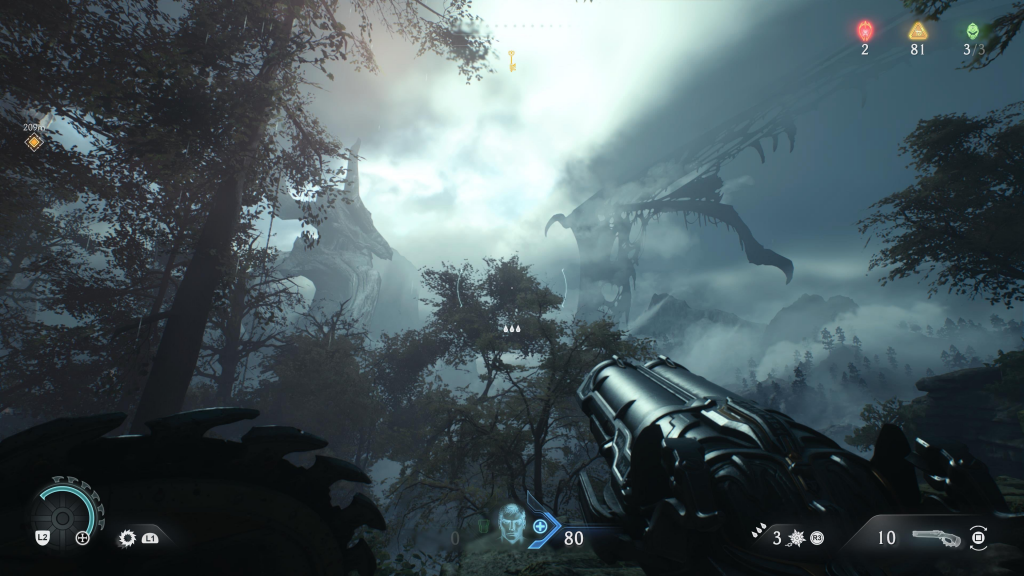The width and height of the screenshot is (1024, 576).
Task: Select the gold triangle currency icon
Action: tap(917, 30)
